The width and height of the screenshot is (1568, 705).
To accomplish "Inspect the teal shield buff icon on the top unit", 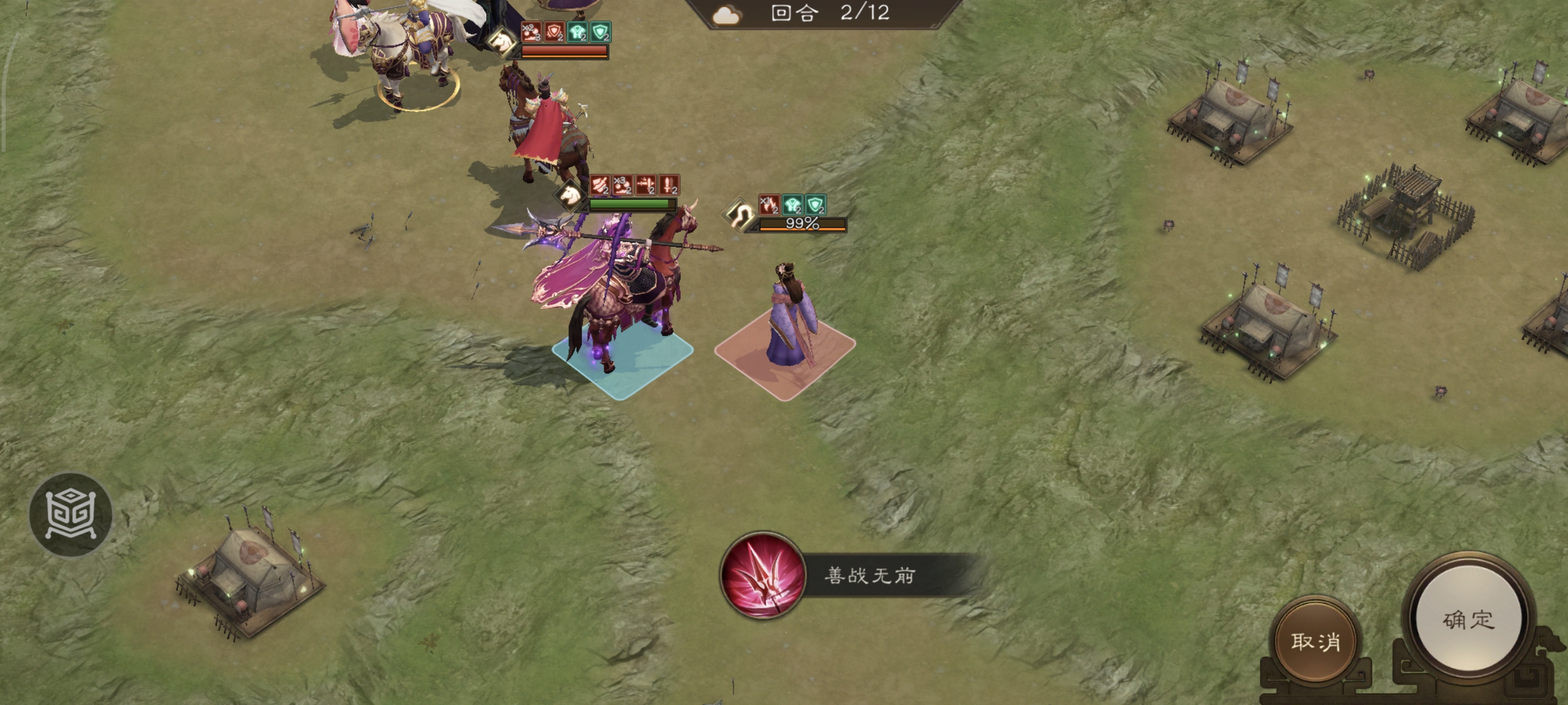I will pyautogui.click(x=601, y=32).
